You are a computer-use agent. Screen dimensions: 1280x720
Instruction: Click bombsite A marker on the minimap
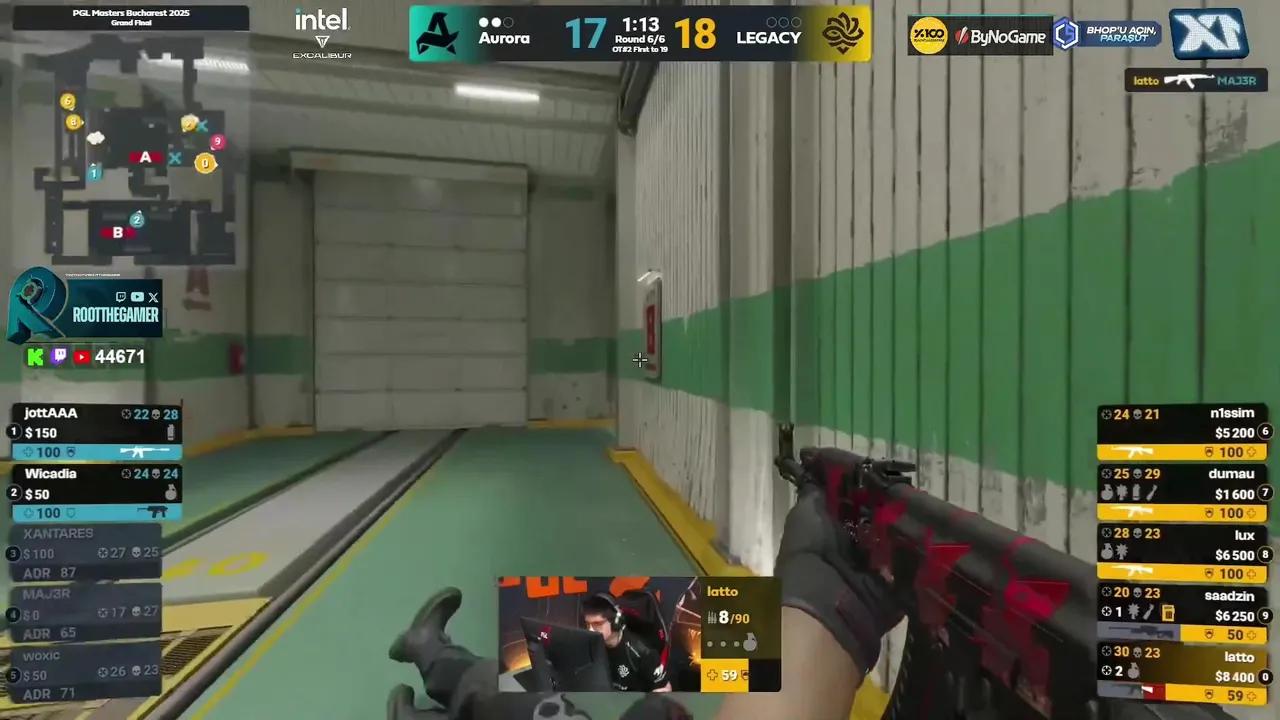[x=145, y=157]
